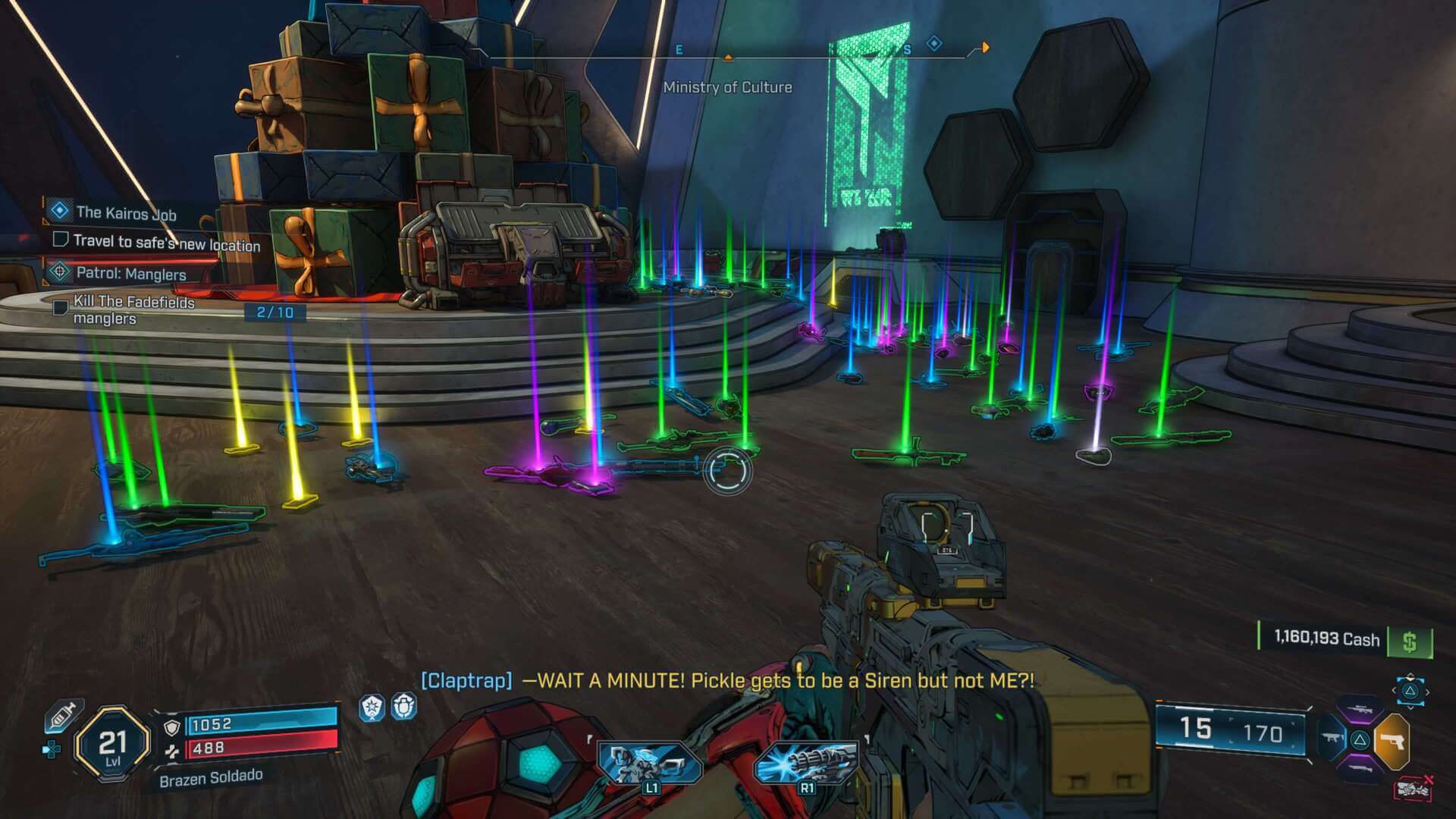This screenshot has width=1456, height=819.
Task: Click the left chevron beside the weapon swap button
Action: (x=1395, y=690)
